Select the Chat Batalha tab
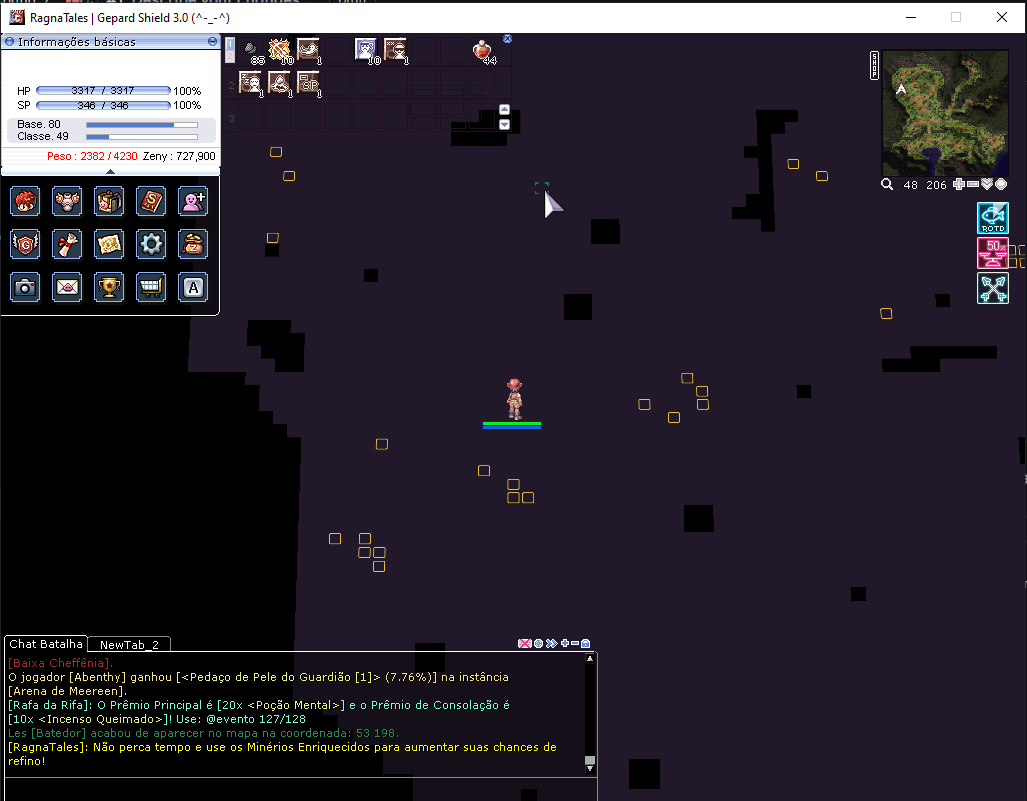The width and height of the screenshot is (1027, 801). click(46, 644)
